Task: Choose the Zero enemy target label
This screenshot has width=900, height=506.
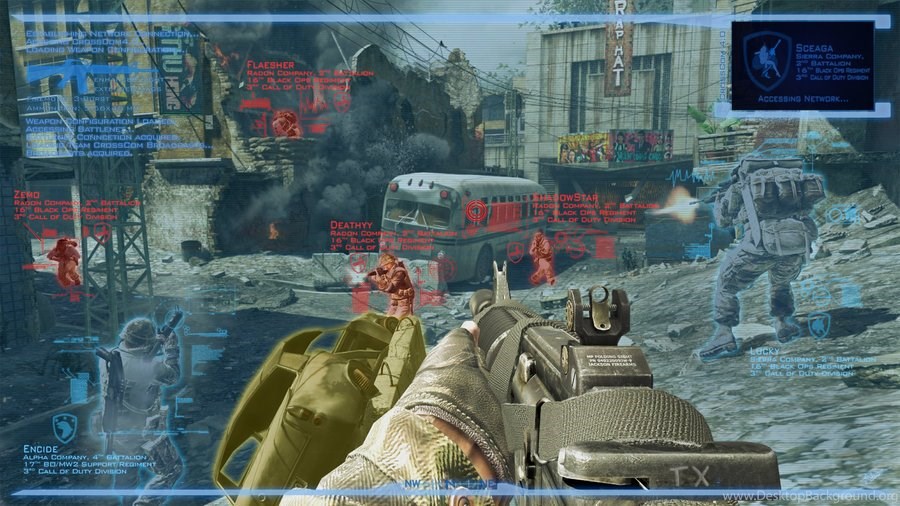Action: (27, 192)
